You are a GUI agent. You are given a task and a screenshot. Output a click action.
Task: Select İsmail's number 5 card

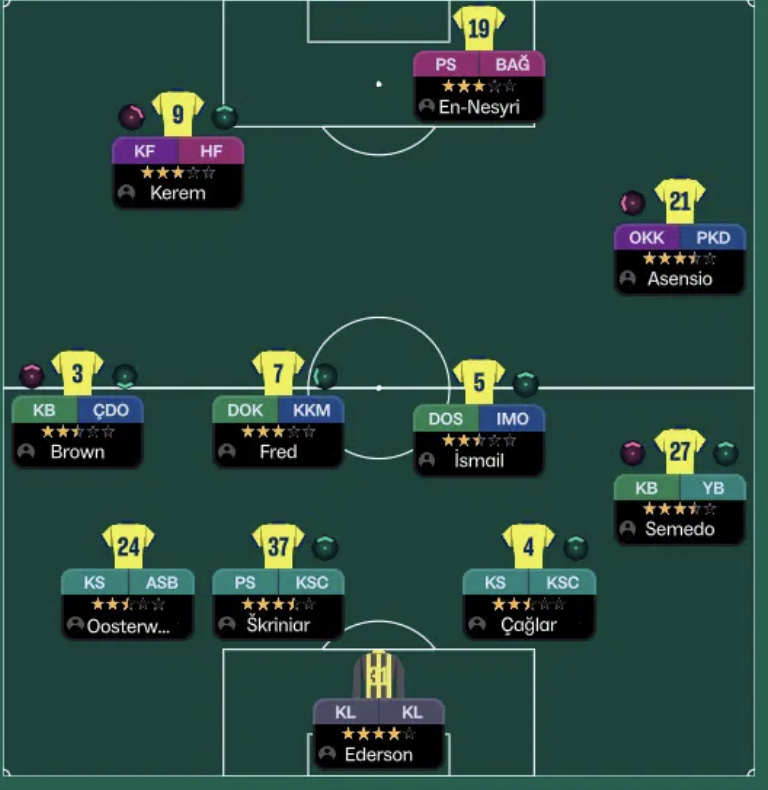click(479, 460)
